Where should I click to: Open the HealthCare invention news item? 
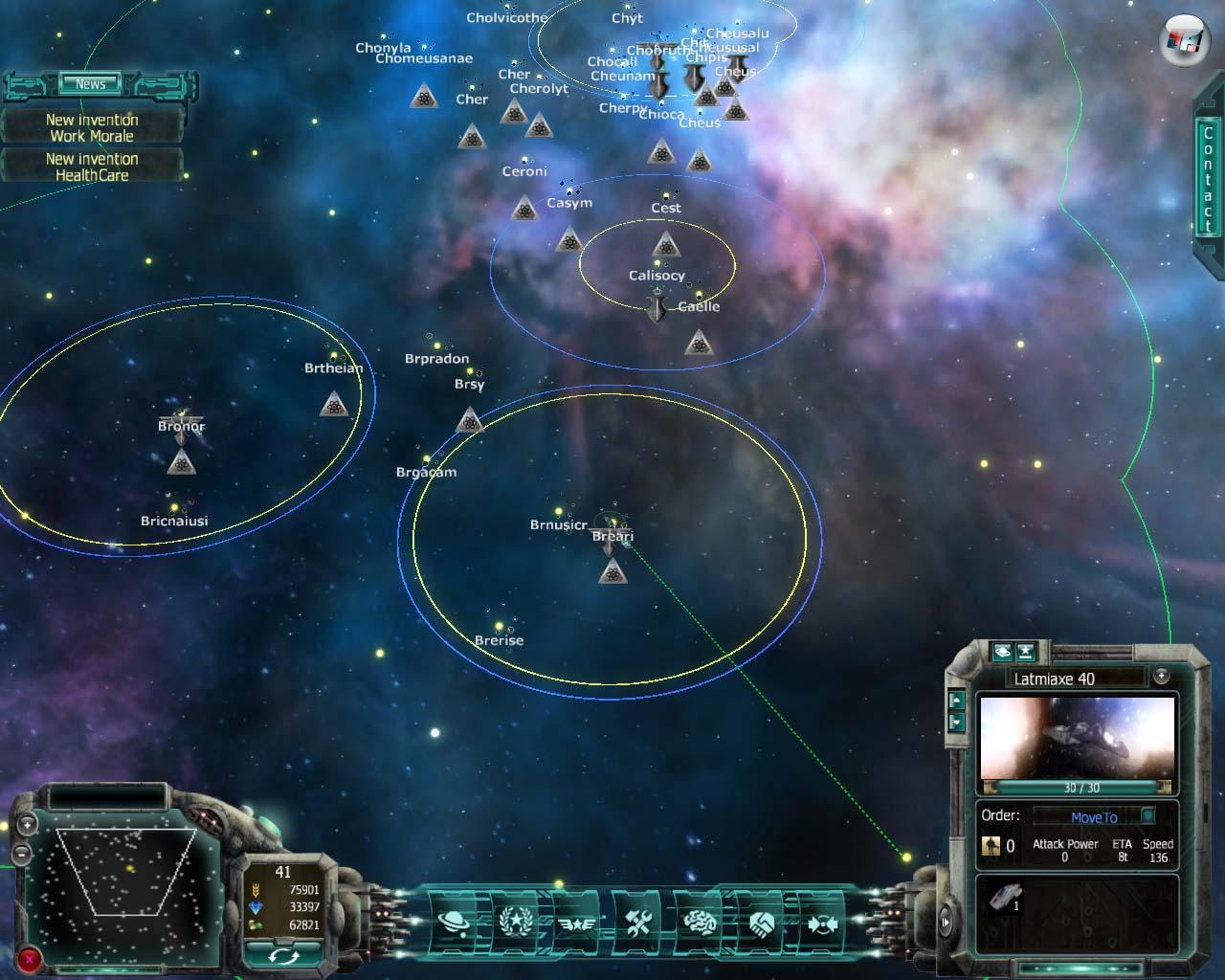[x=92, y=167]
